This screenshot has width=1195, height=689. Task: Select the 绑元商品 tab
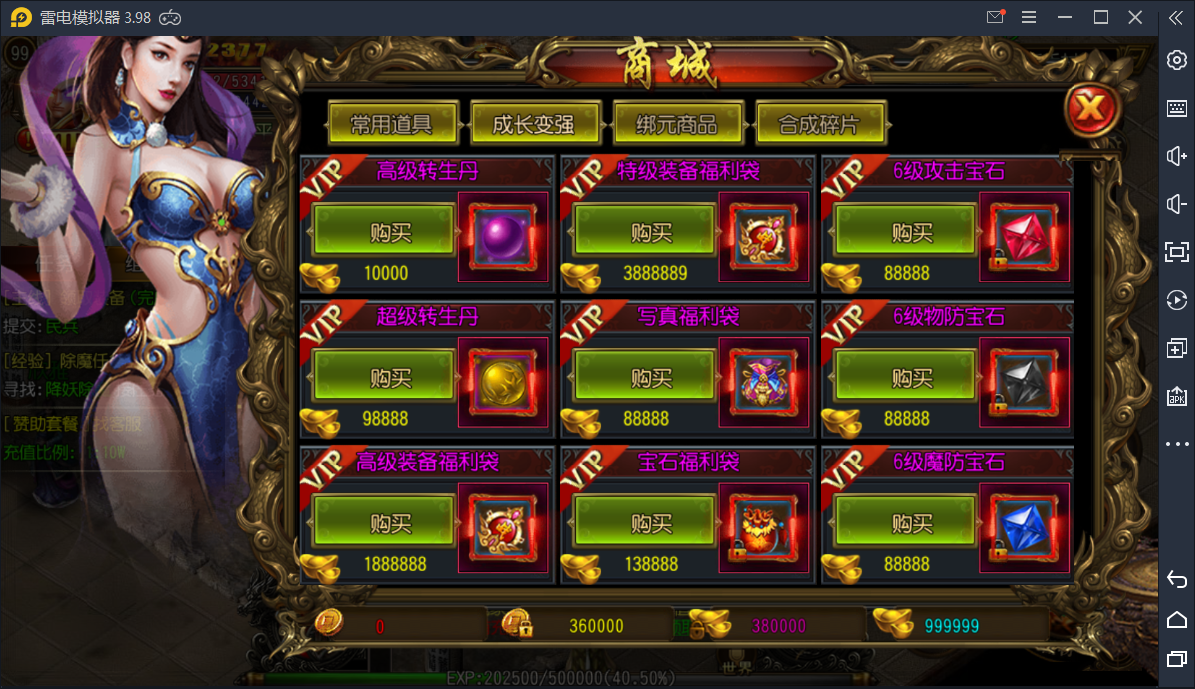point(677,124)
